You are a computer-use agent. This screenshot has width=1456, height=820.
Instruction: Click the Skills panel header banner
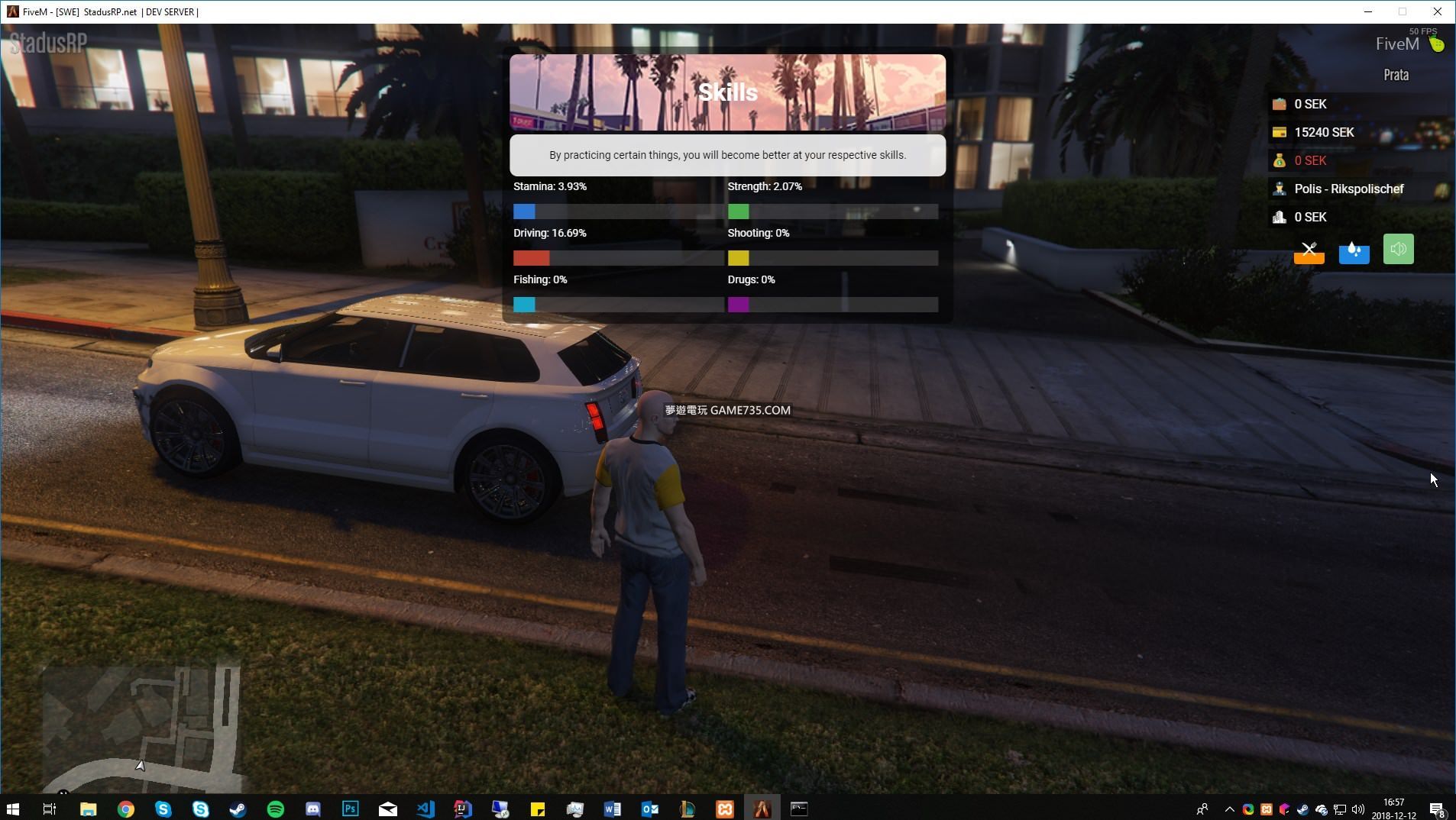point(727,92)
